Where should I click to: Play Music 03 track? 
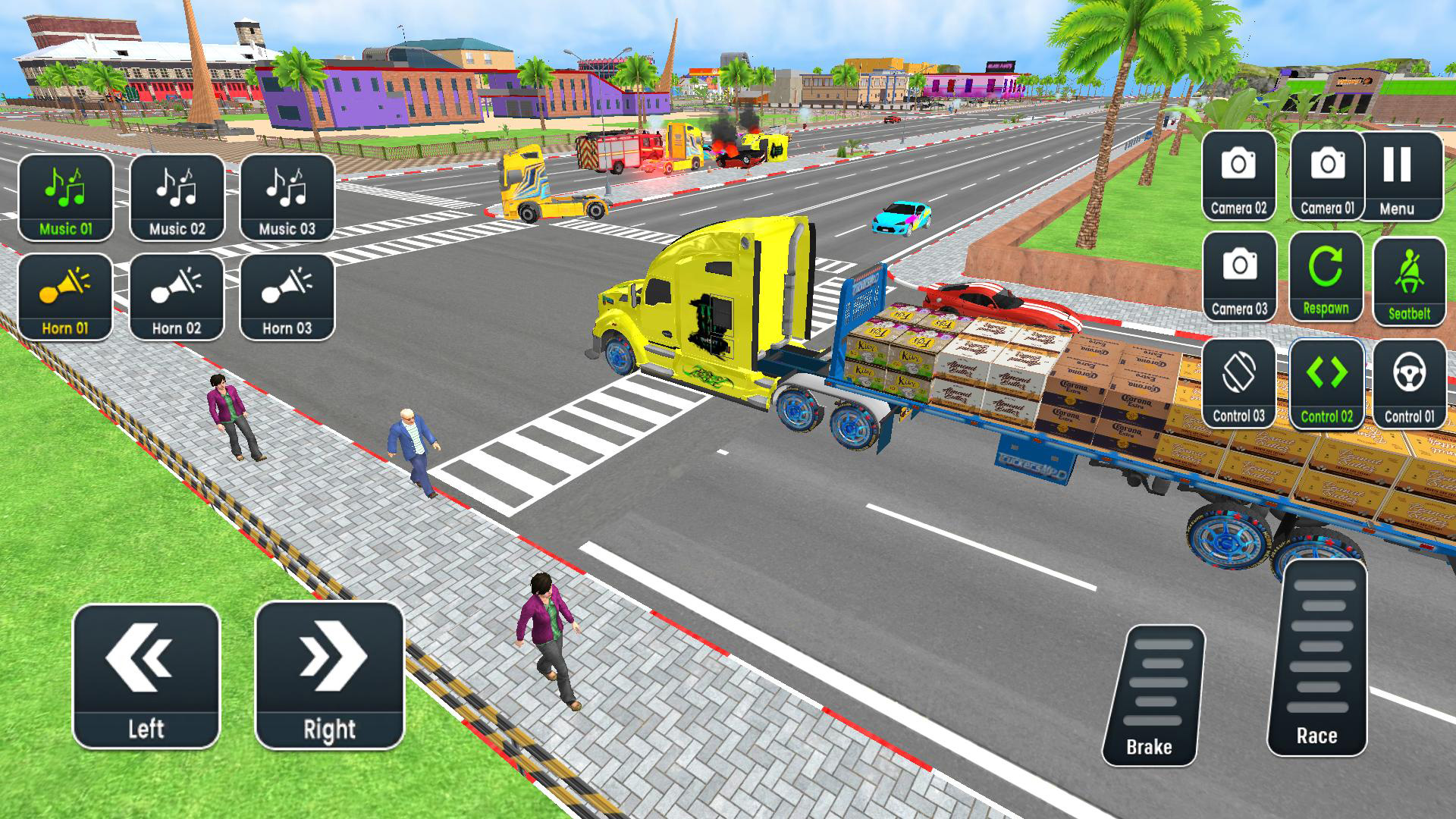click(x=287, y=197)
